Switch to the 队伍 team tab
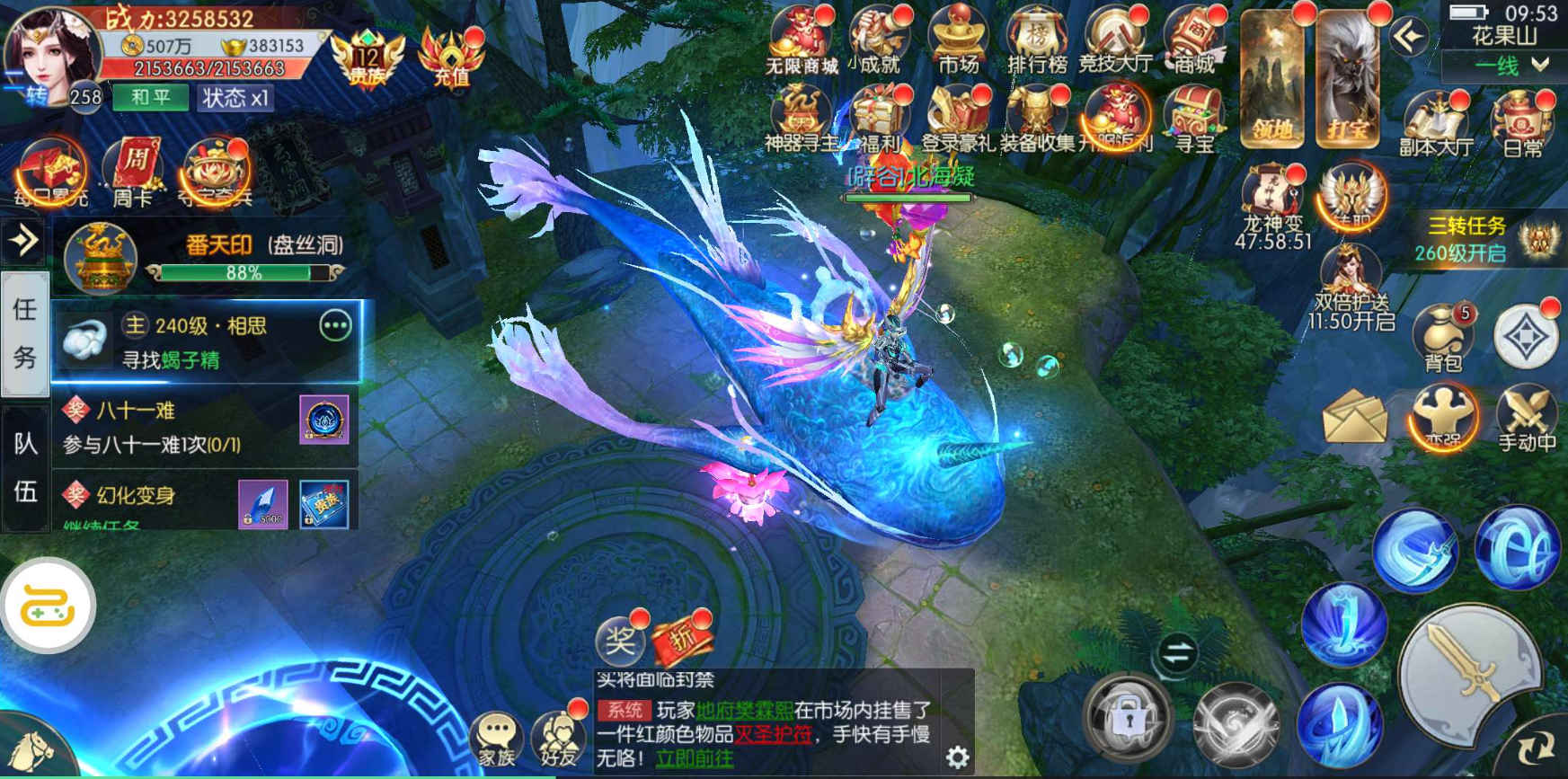 click(25, 460)
